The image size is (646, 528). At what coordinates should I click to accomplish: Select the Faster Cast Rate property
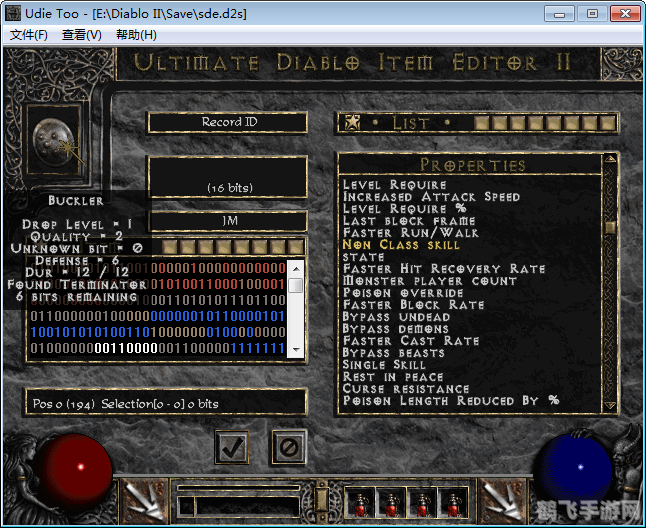409,341
